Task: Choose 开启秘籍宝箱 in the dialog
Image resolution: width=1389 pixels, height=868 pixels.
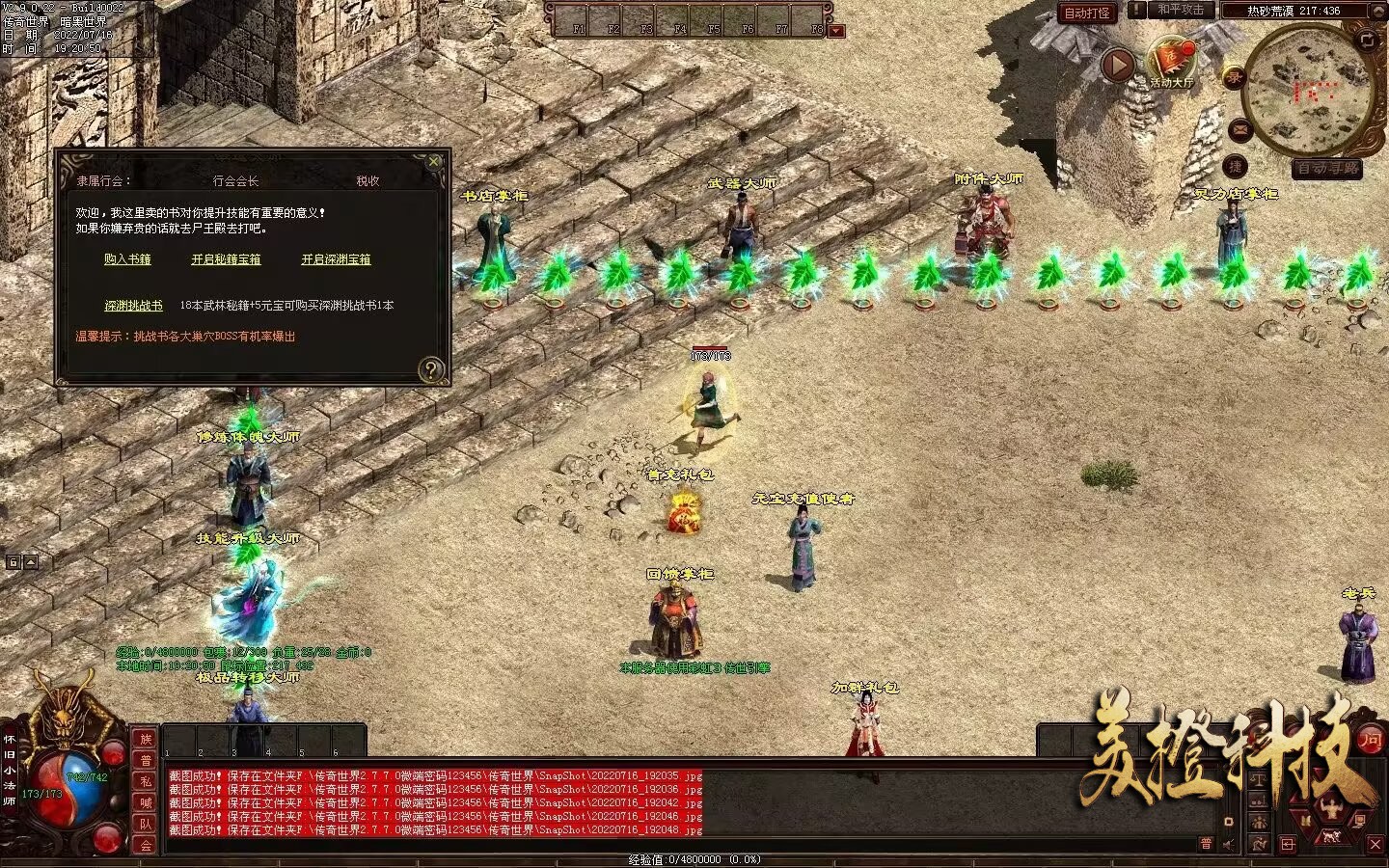Action: tap(226, 259)
